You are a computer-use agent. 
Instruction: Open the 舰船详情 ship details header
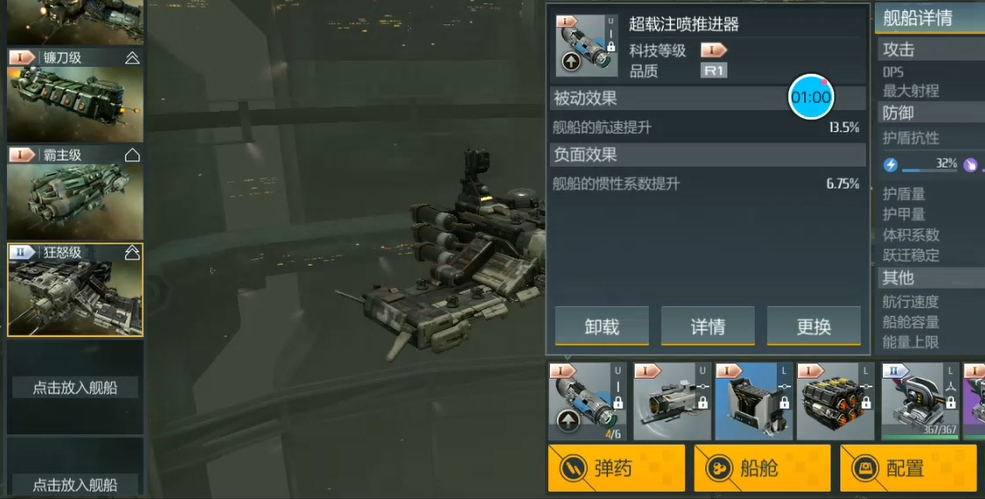(x=918, y=17)
